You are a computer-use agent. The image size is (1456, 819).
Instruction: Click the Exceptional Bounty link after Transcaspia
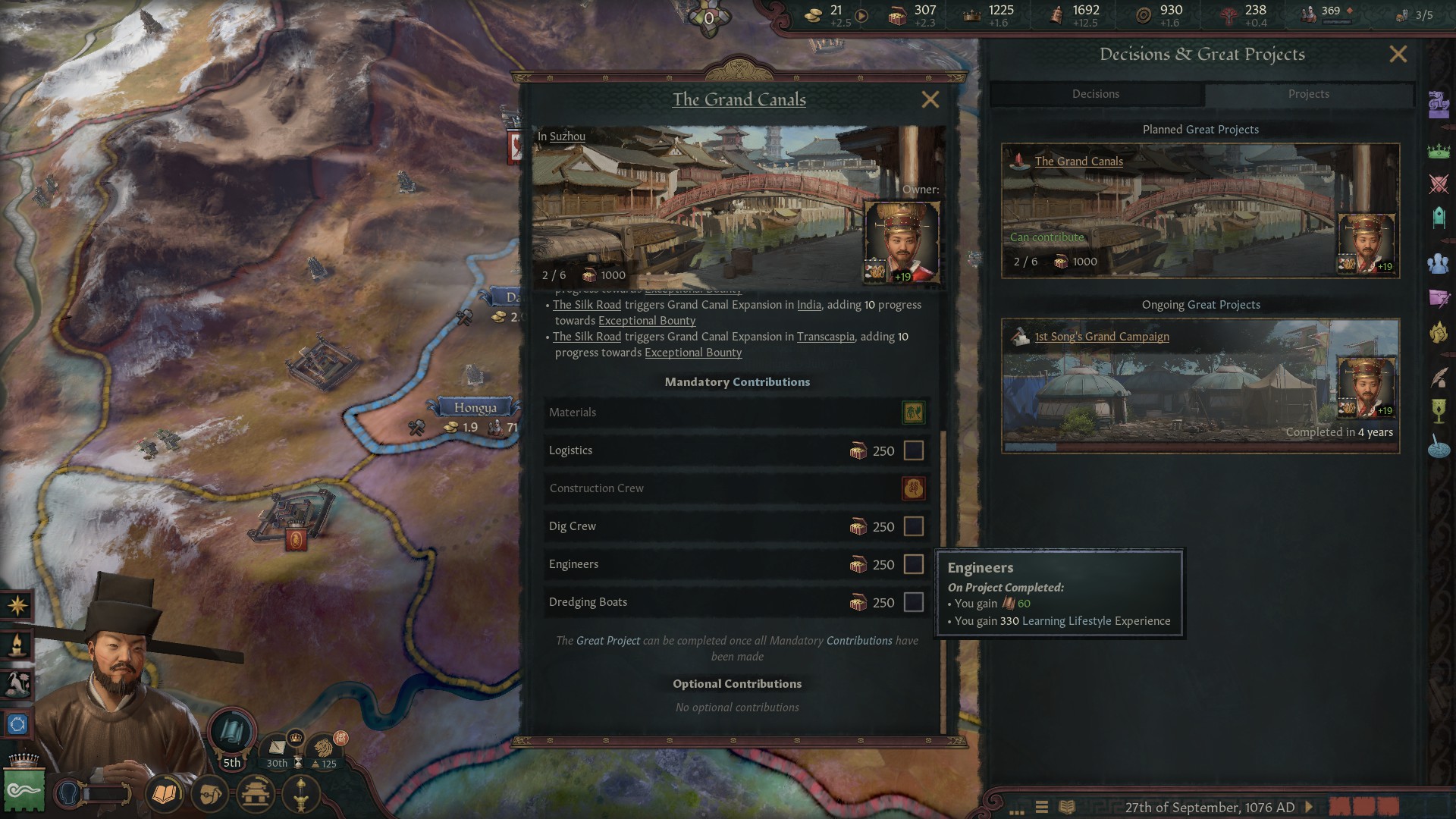[x=692, y=353]
